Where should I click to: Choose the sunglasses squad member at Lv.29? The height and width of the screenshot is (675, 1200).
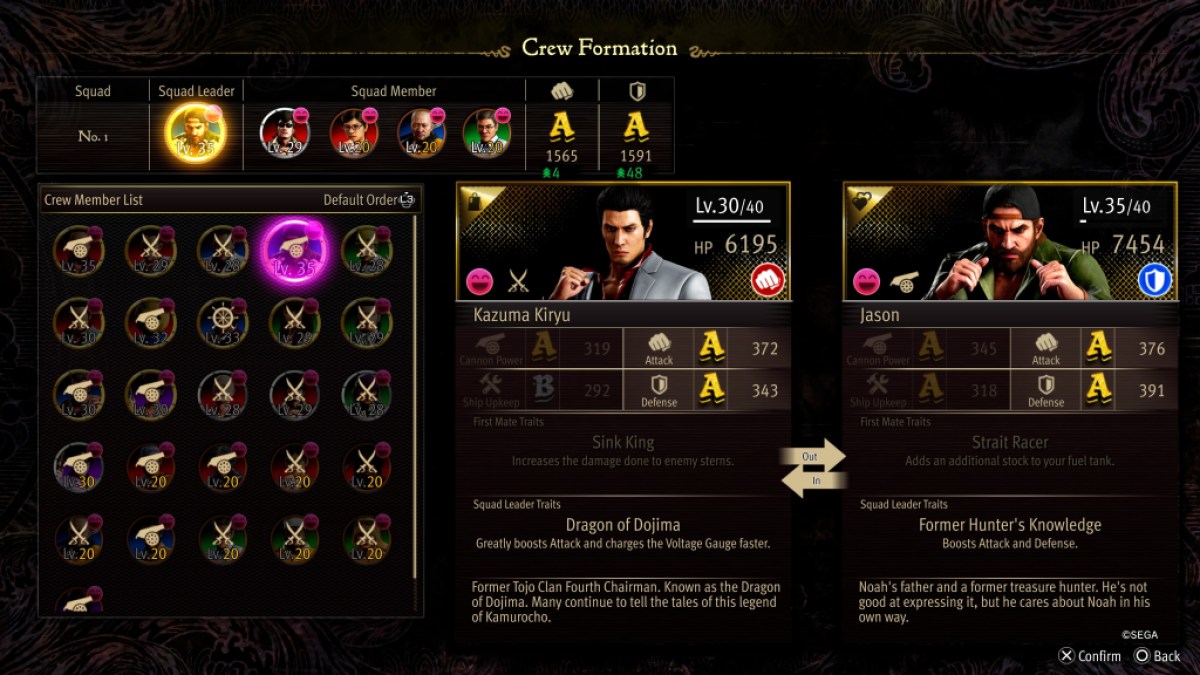pyautogui.click(x=285, y=133)
